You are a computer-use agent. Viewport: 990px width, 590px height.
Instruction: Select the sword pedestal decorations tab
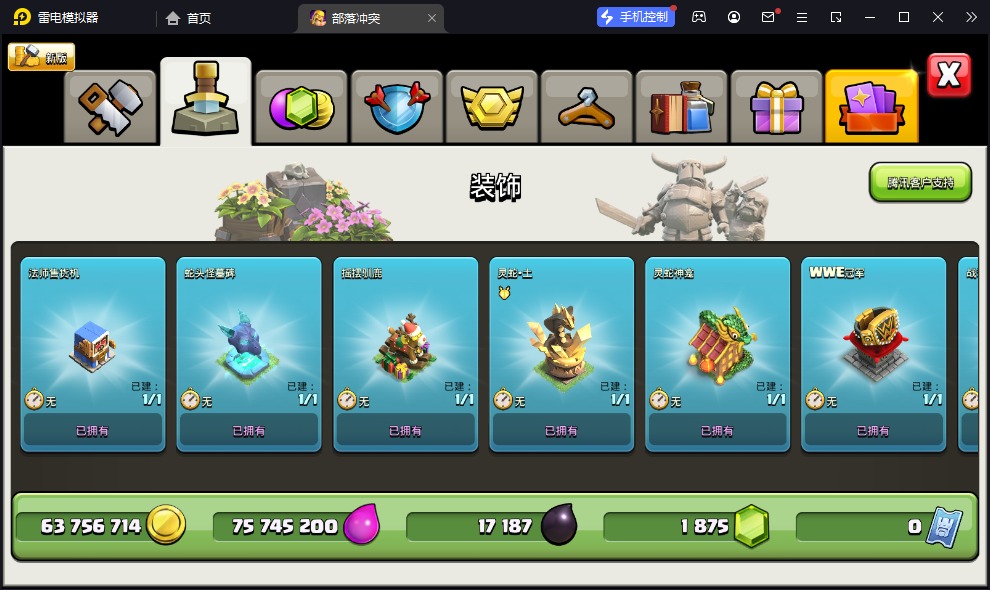coord(205,102)
